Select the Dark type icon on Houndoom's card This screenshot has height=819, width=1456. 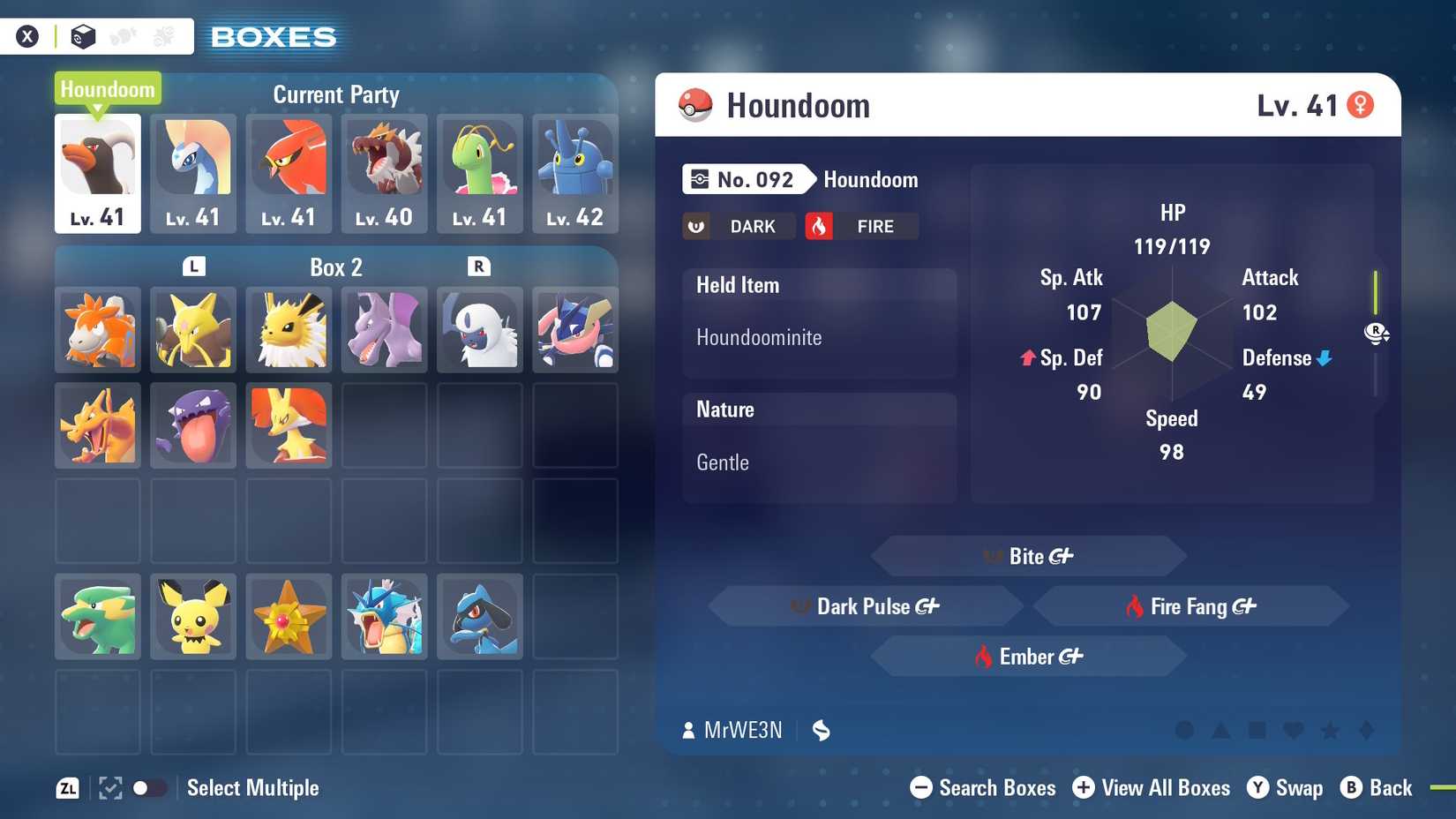pos(738,226)
